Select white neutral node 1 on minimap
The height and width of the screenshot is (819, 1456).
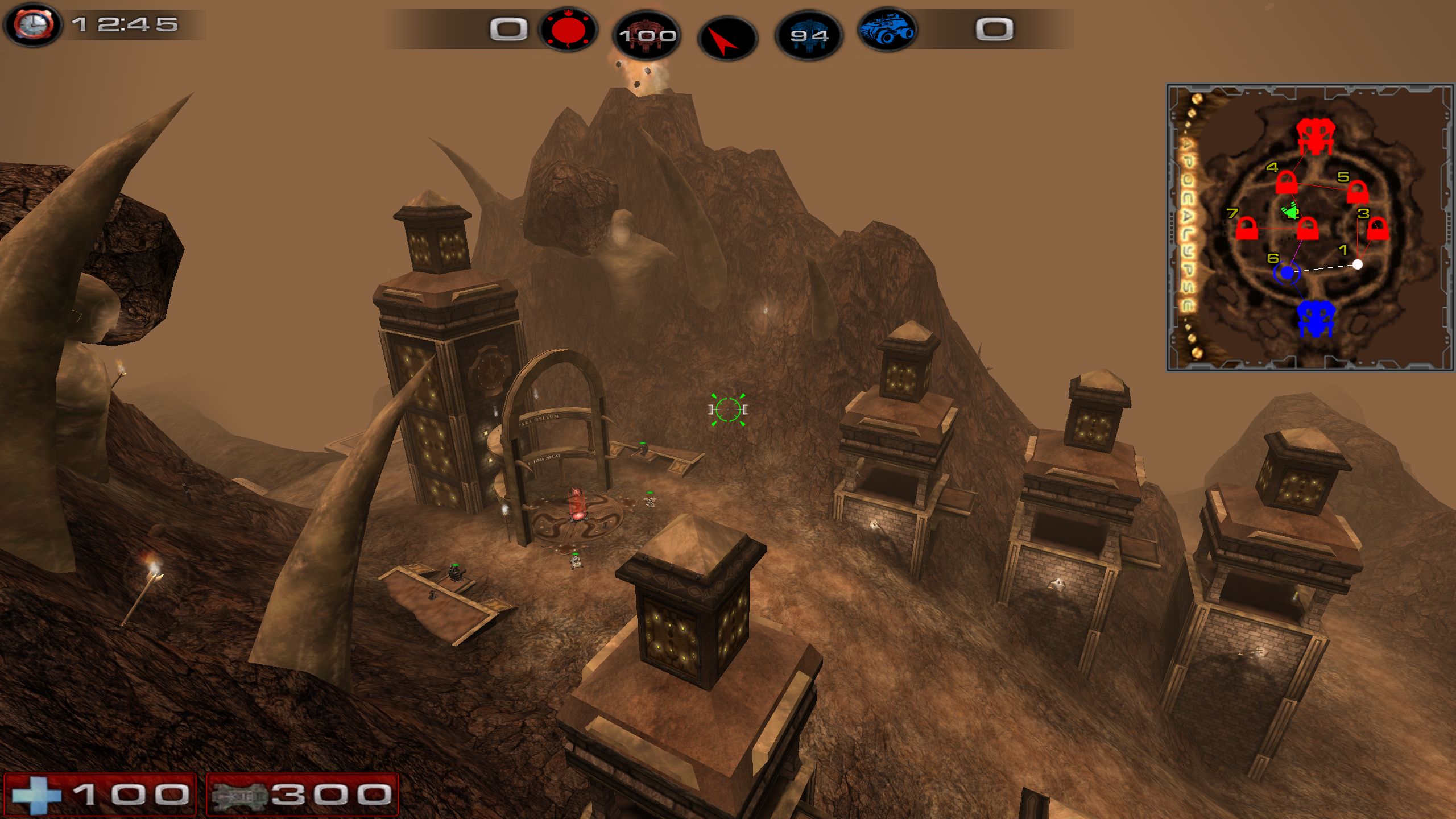pos(1358,264)
